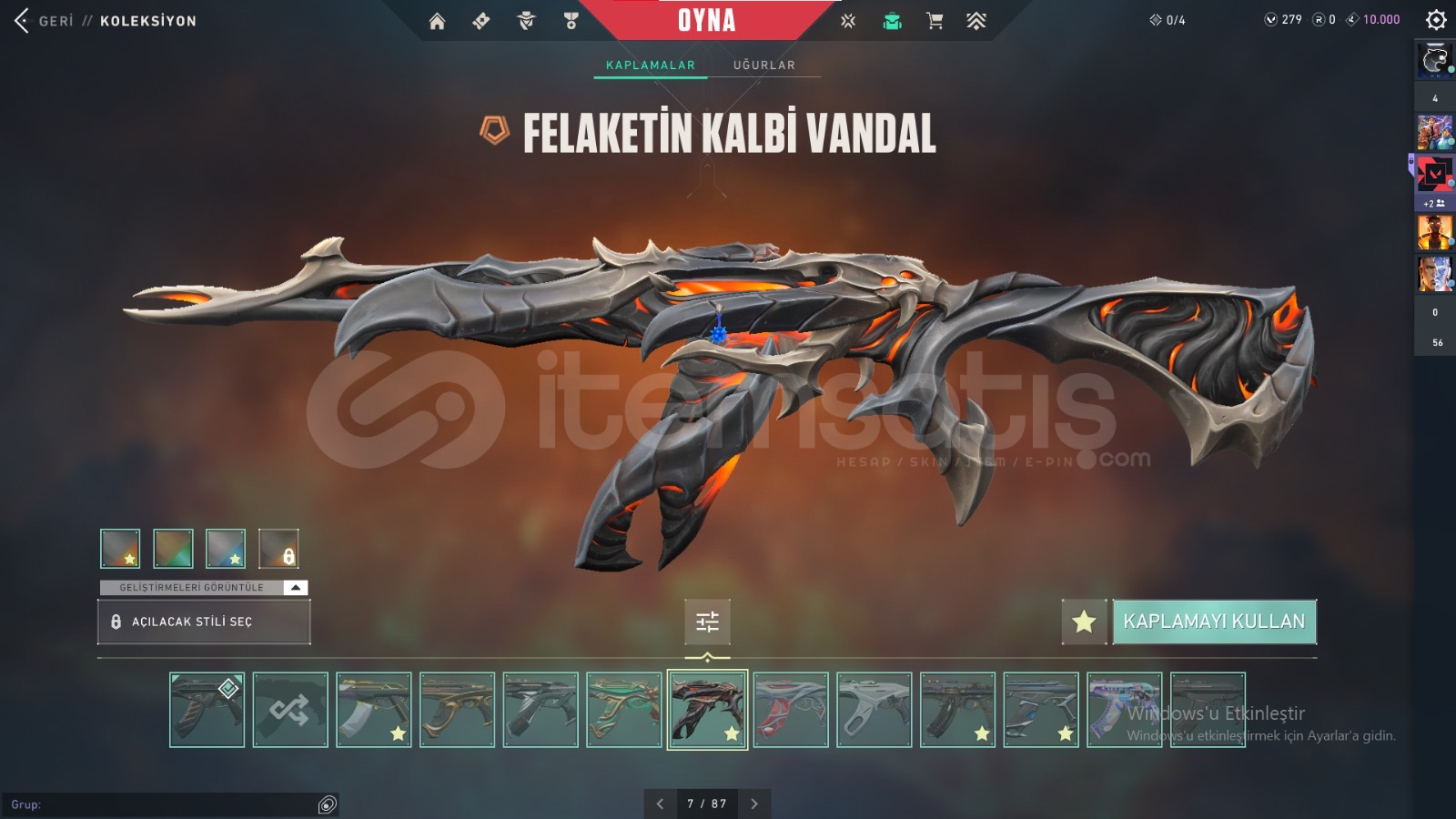The width and height of the screenshot is (1456, 819).
Task: Open the Store cart icon
Action: click(x=935, y=20)
